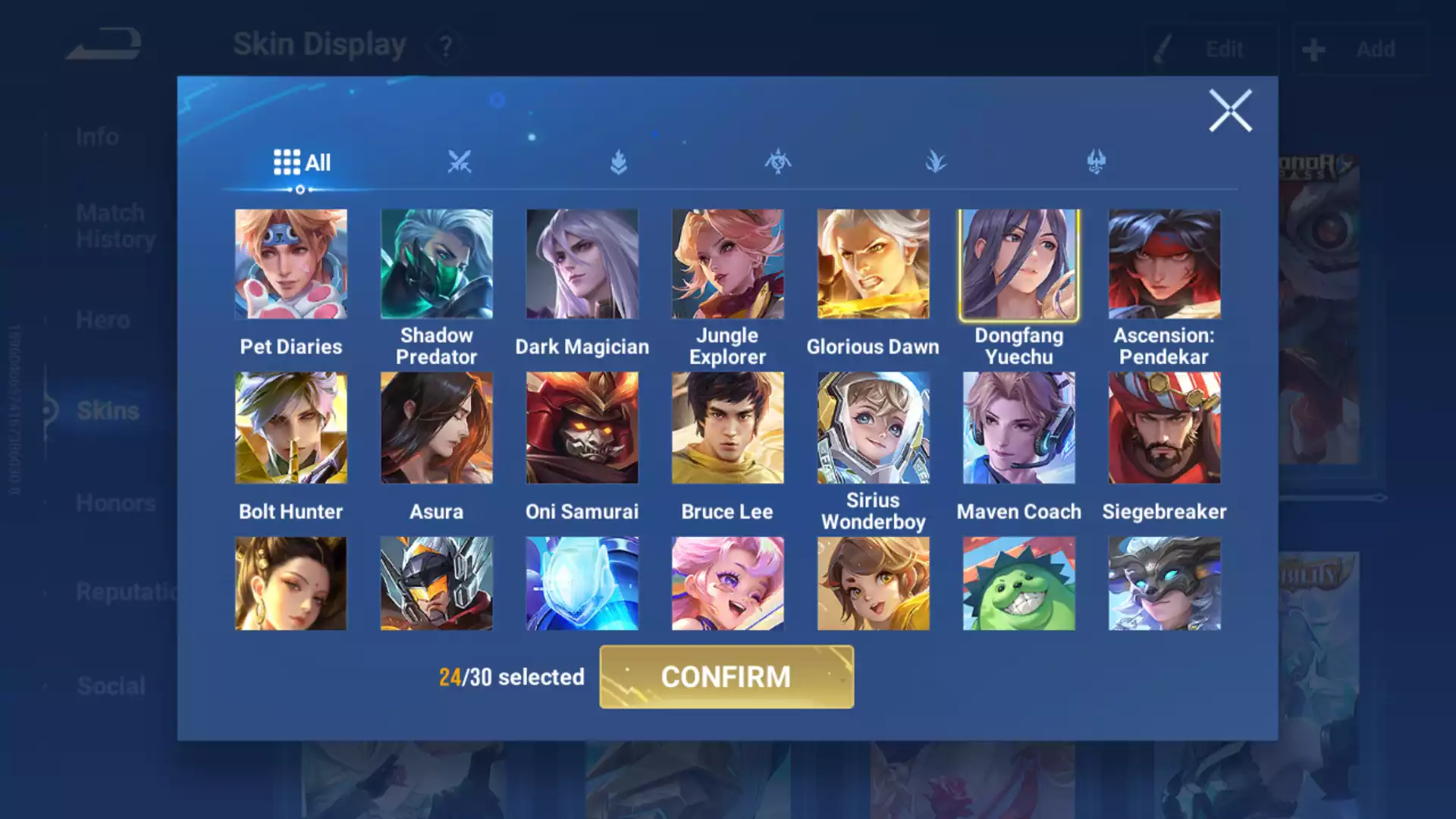Confirm the skin selection
The height and width of the screenshot is (819, 1456).
pyautogui.click(x=726, y=676)
